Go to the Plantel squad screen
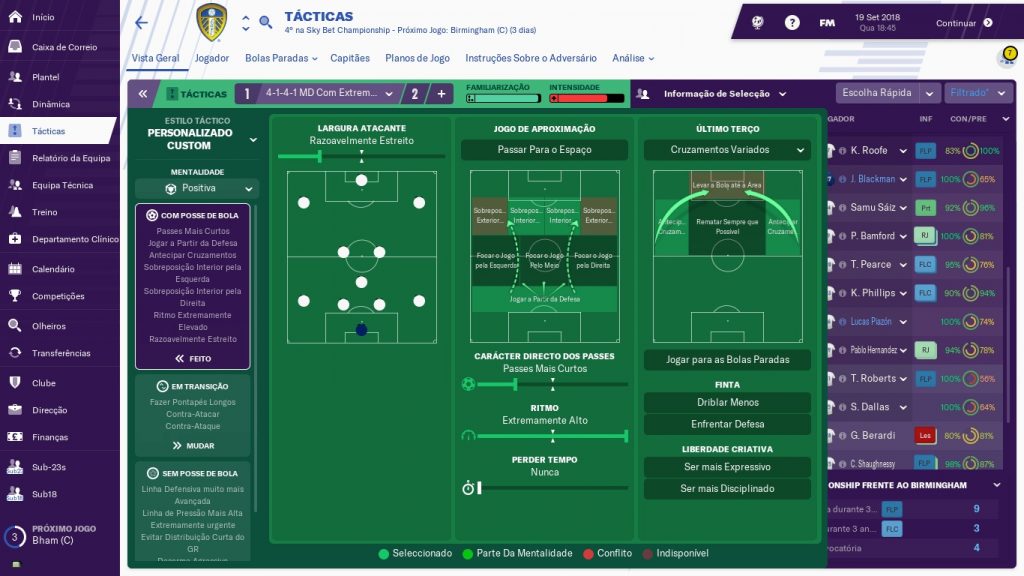This screenshot has height=576, width=1024. pos(46,77)
